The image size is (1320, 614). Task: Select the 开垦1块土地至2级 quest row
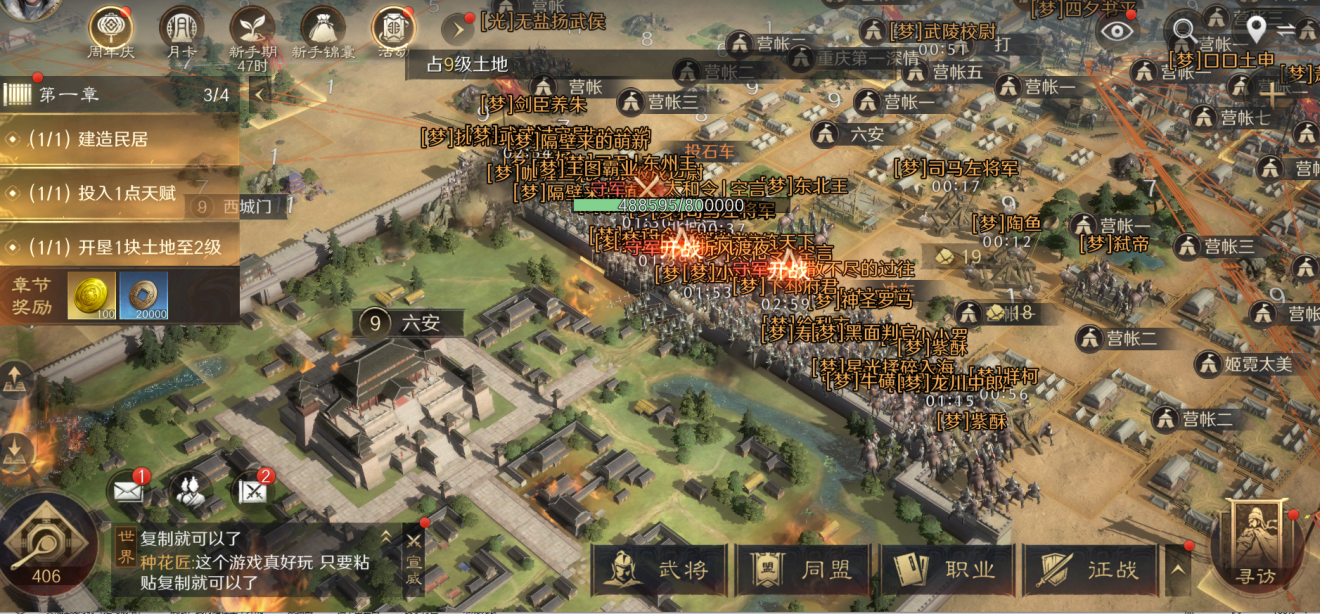point(118,247)
